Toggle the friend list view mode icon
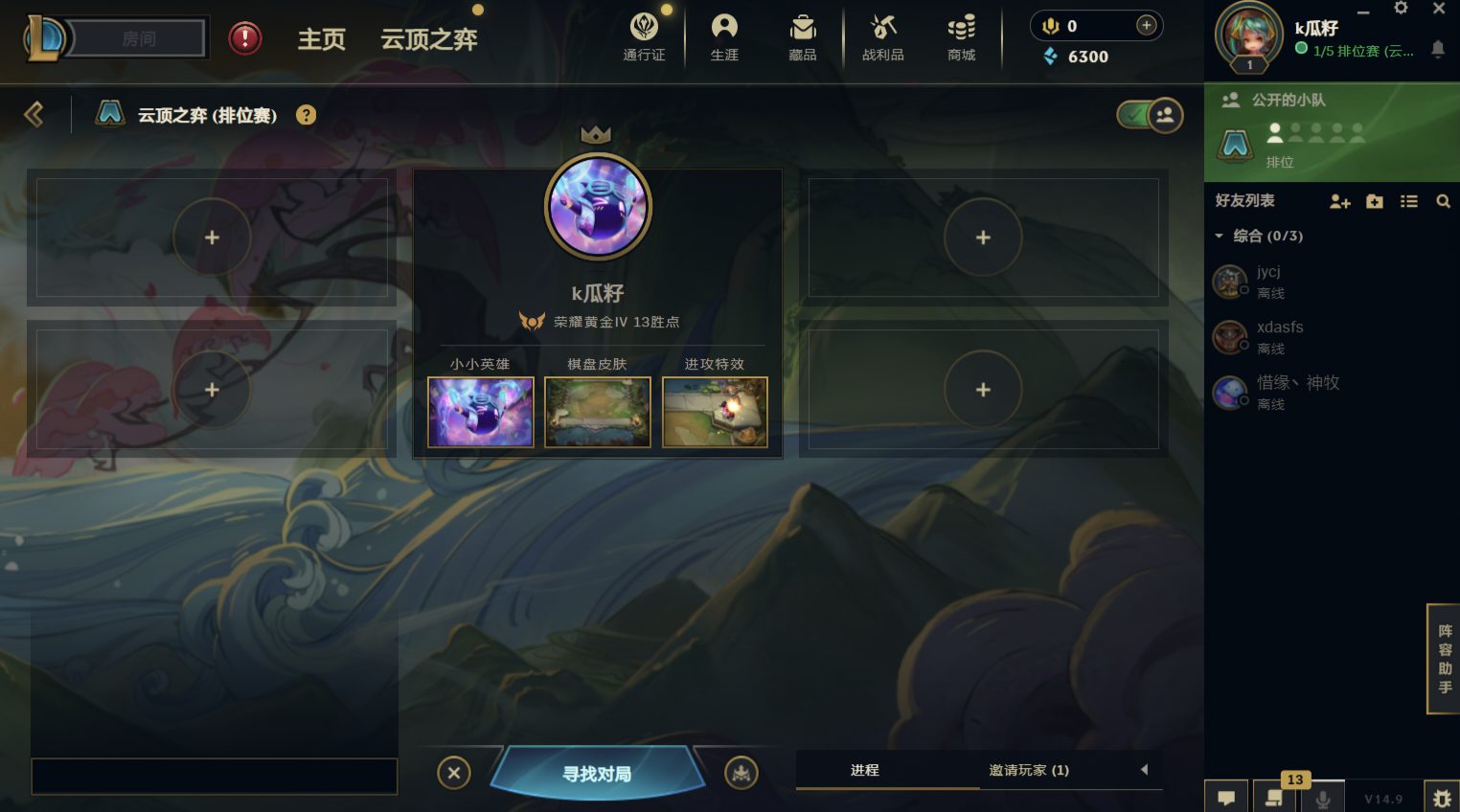Viewport: 1460px width, 812px height. pos(1408,201)
